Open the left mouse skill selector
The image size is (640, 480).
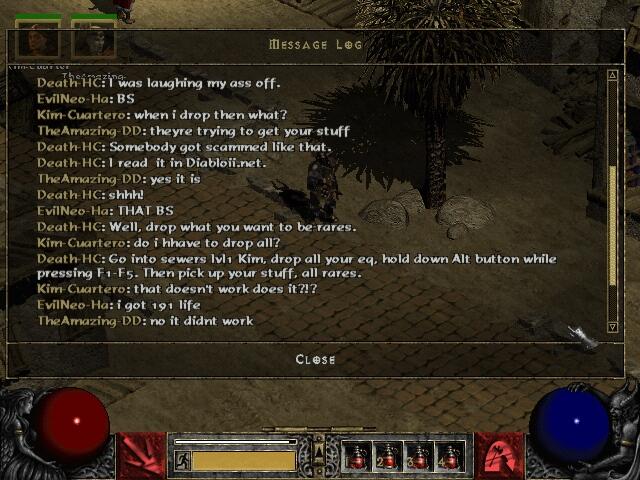pyautogui.click(x=141, y=456)
